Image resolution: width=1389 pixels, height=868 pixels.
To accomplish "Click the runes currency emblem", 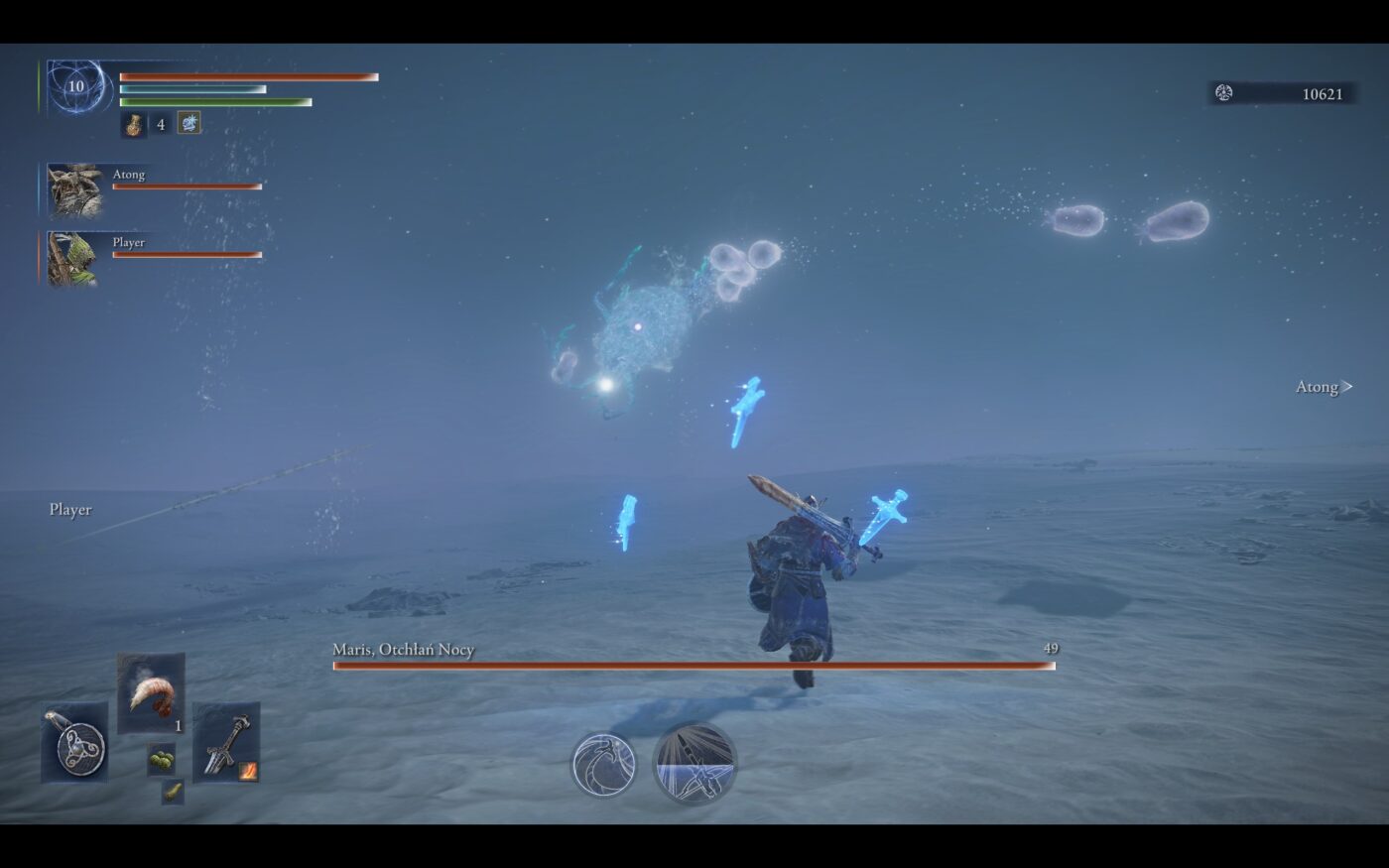I will click(1224, 93).
